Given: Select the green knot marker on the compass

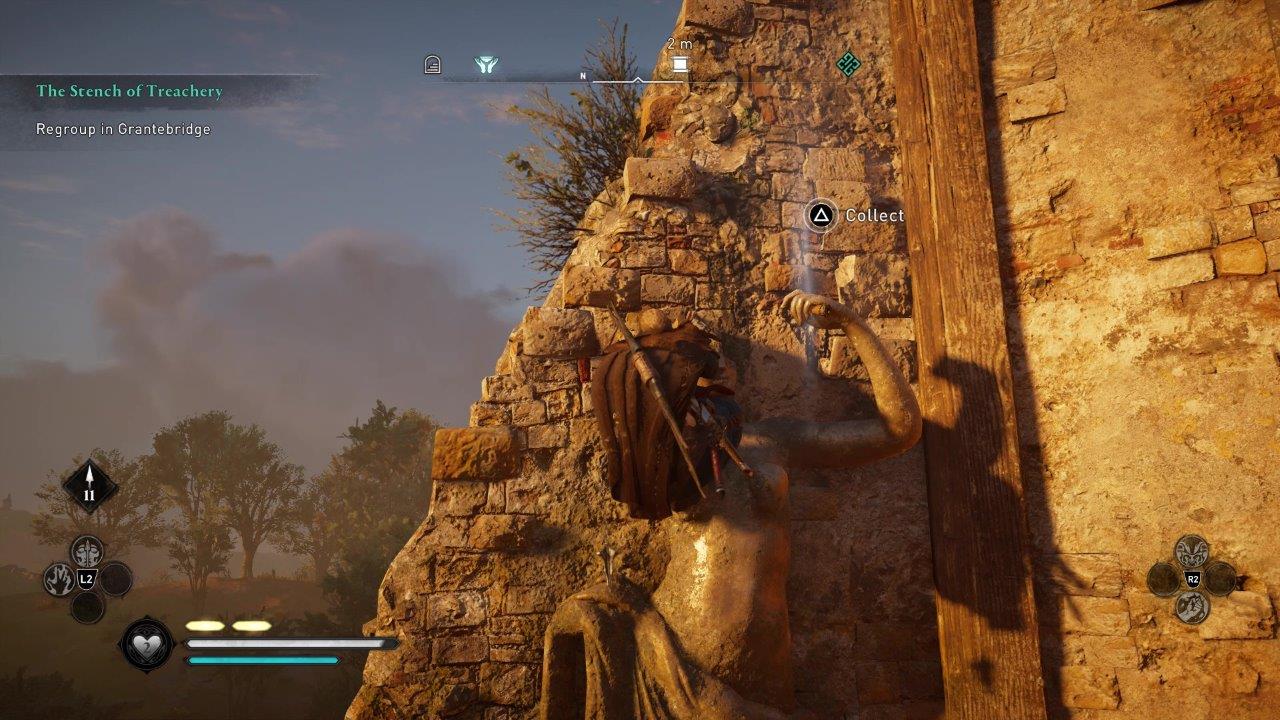Looking at the screenshot, I should pos(848,65).
